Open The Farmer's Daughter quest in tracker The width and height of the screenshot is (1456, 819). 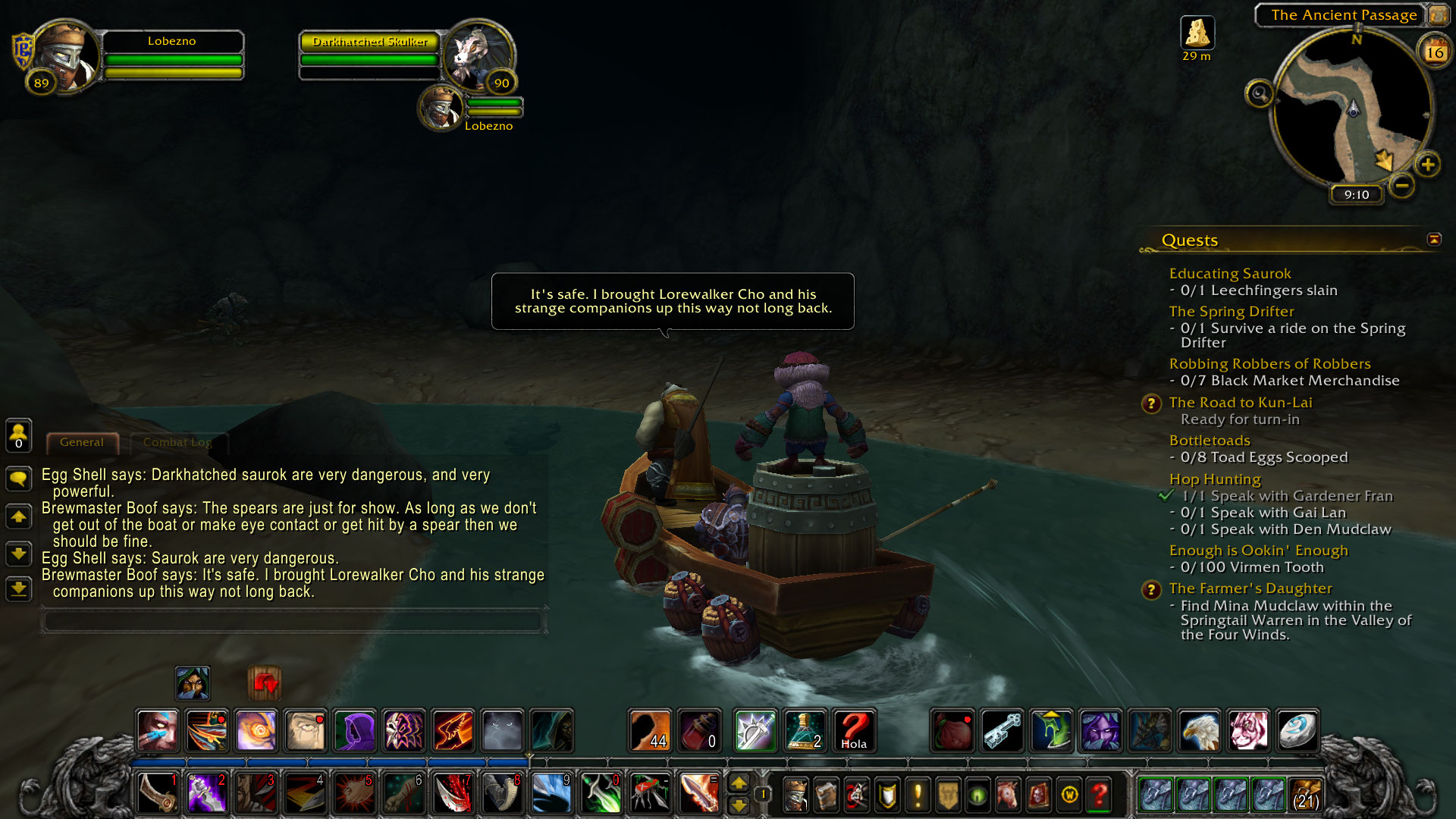(x=1250, y=588)
